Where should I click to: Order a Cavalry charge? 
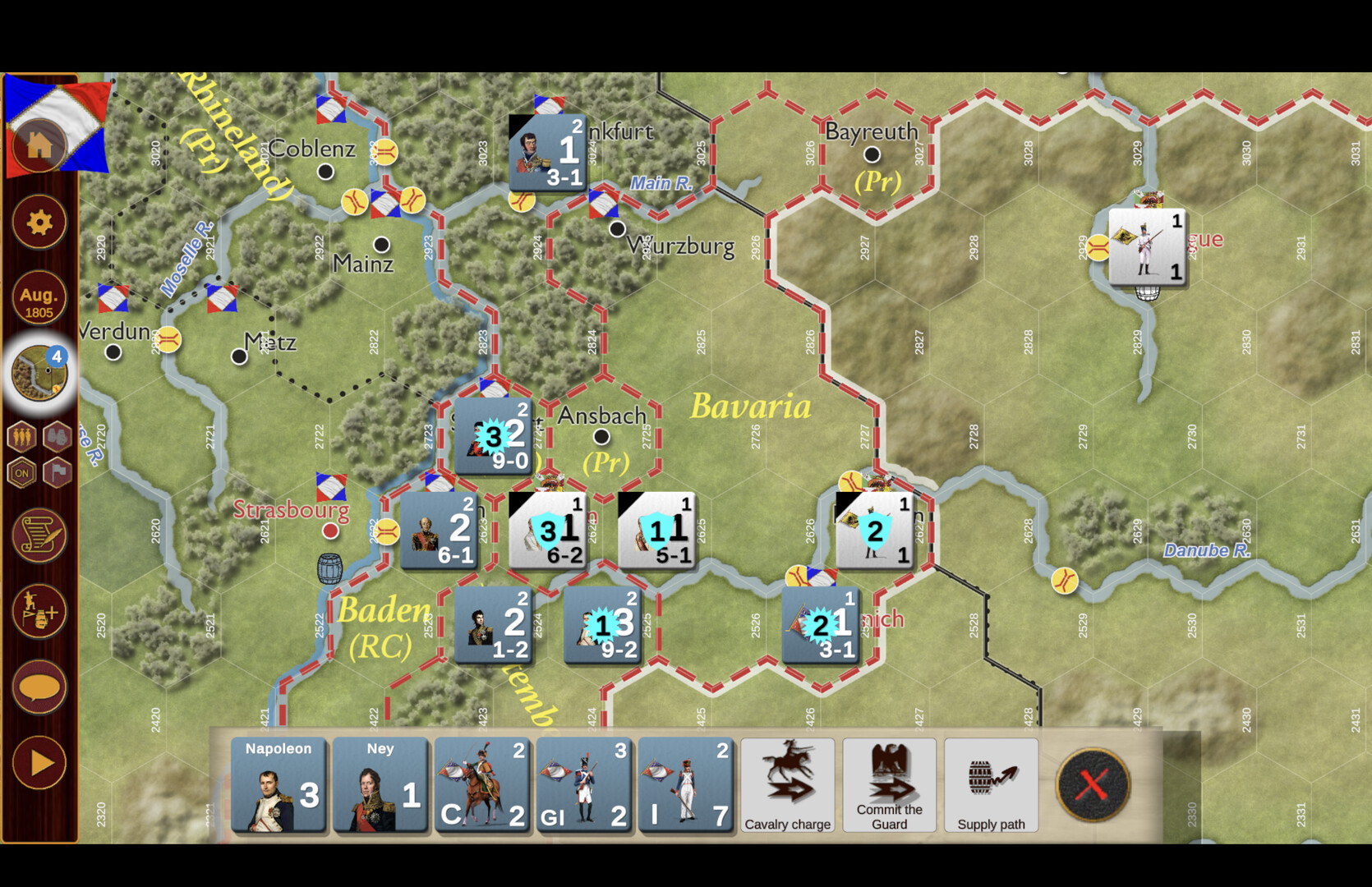[787, 784]
